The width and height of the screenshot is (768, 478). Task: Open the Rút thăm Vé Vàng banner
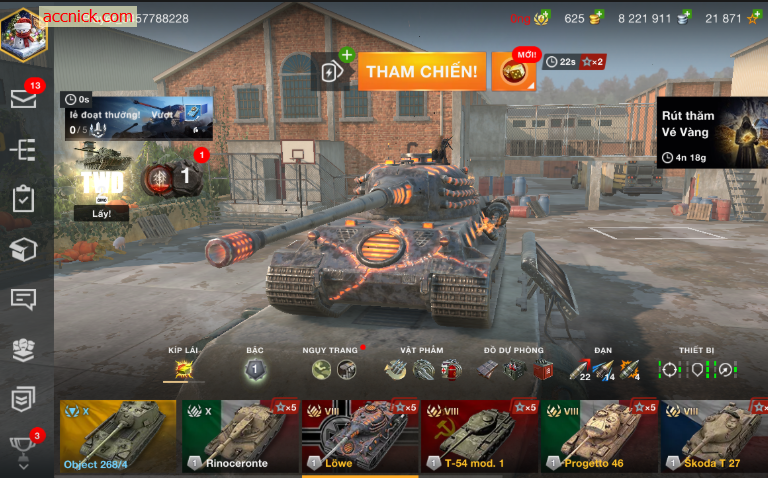coord(711,131)
